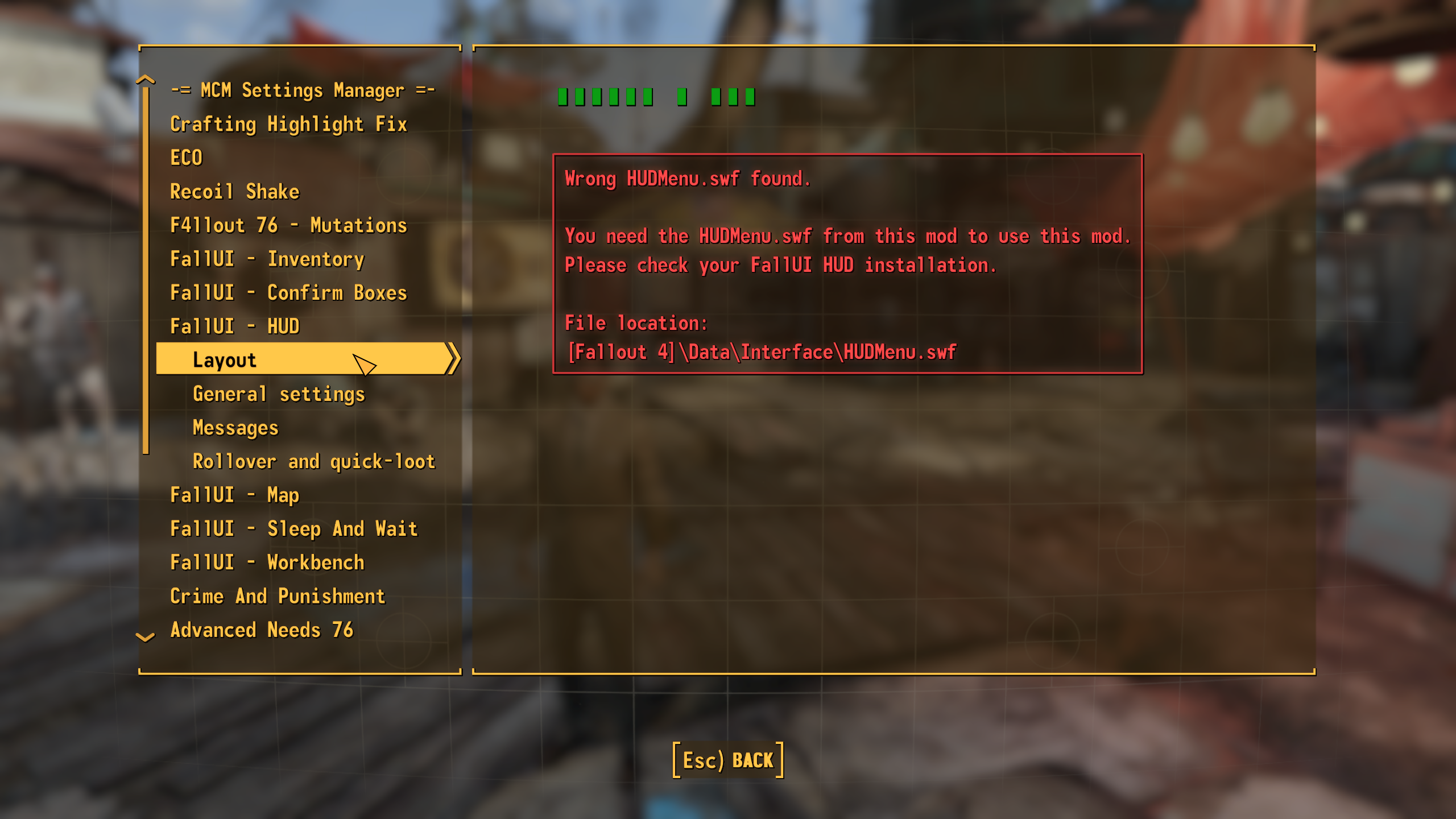Image resolution: width=1456 pixels, height=819 pixels.
Task: Click the scroll-up chevron above the mod list
Action: (x=146, y=80)
